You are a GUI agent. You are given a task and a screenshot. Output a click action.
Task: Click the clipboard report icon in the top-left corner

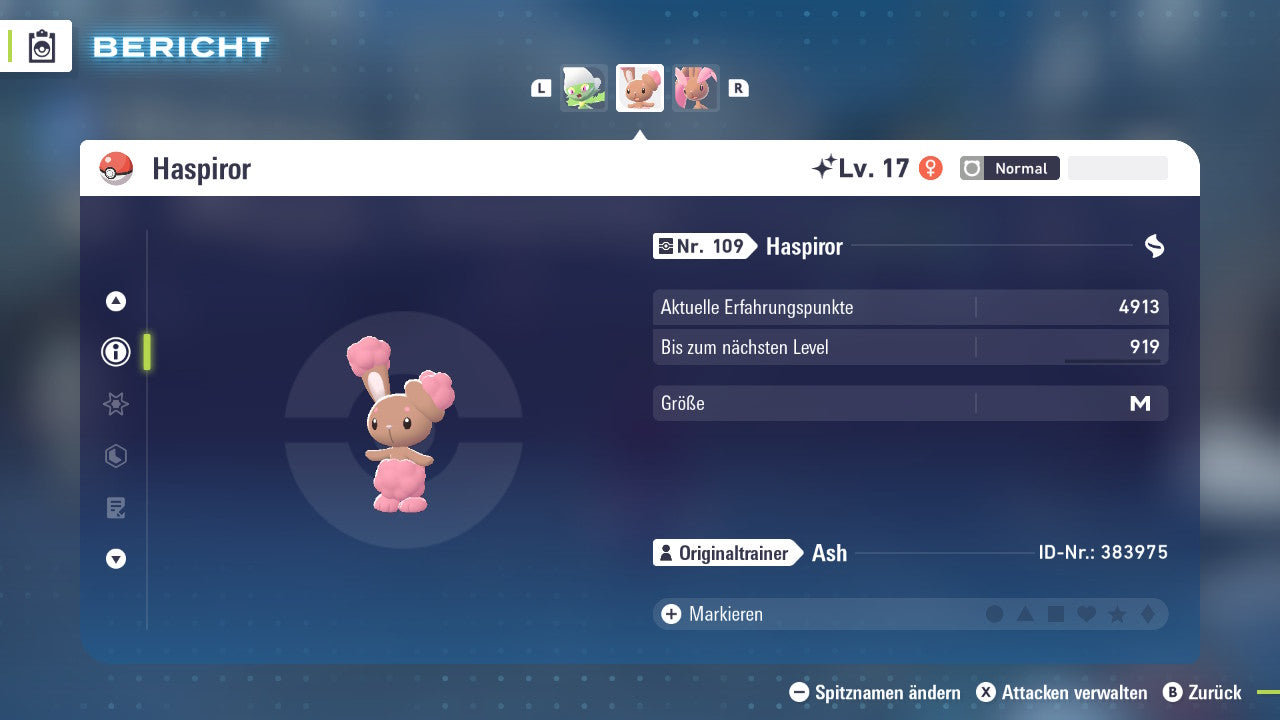pyautogui.click(x=40, y=46)
